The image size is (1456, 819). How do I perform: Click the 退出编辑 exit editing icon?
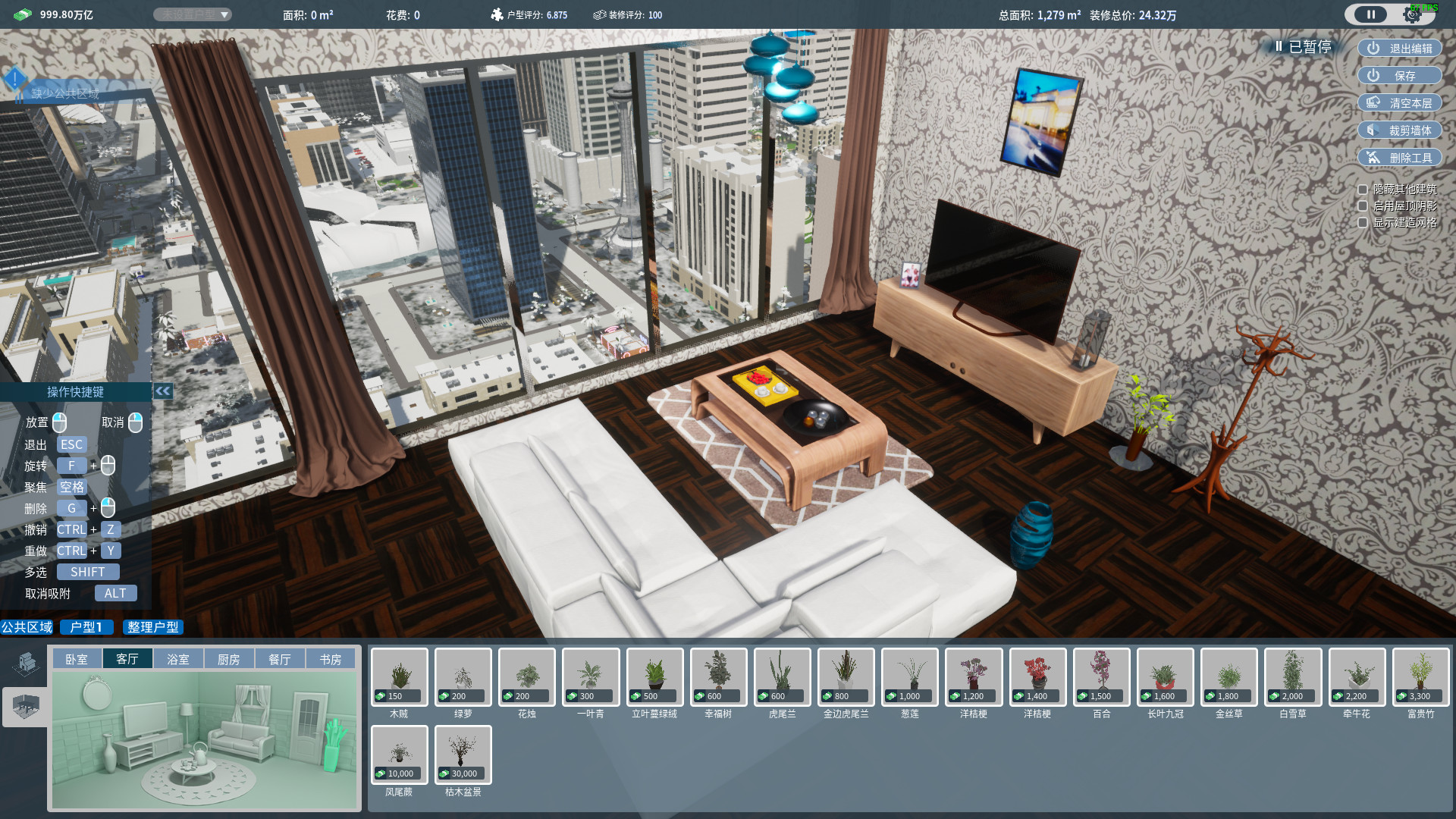[1373, 48]
